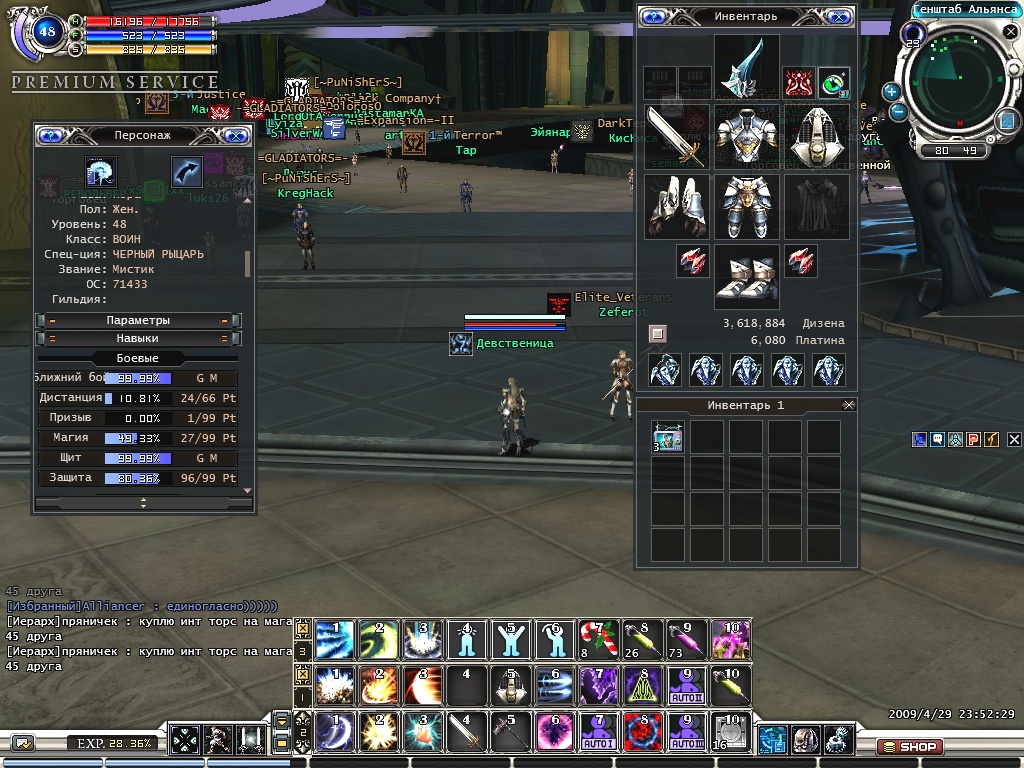Zoom out the minimap with minus button

(x=898, y=112)
